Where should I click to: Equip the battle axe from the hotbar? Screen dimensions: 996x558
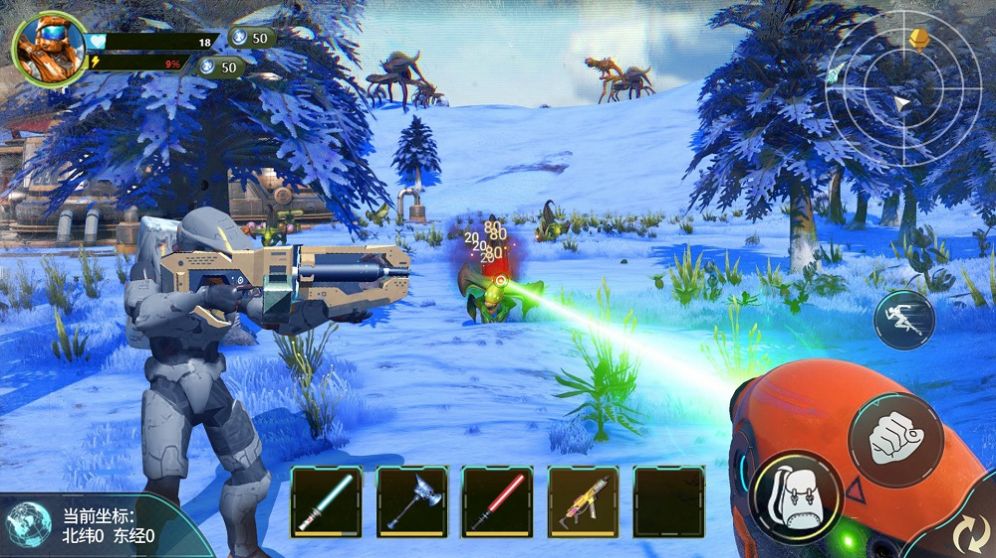(411, 501)
